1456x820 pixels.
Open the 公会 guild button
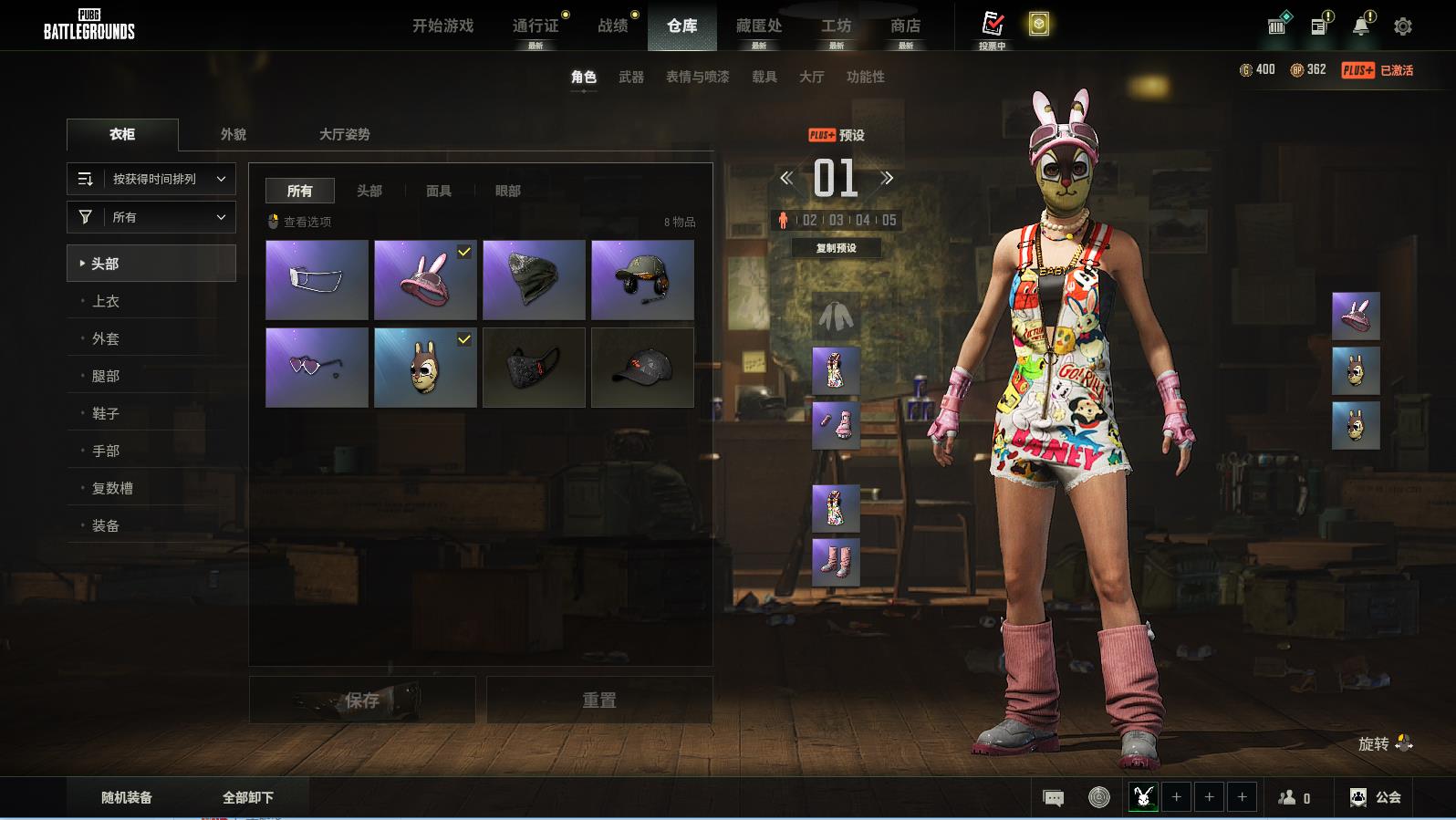tap(1376, 797)
